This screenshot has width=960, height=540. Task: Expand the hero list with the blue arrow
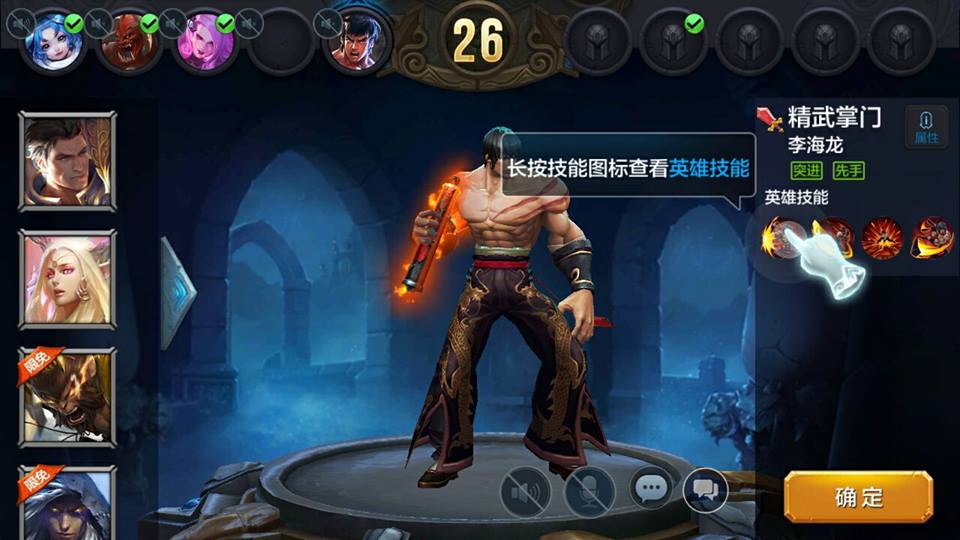[x=178, y=290]
